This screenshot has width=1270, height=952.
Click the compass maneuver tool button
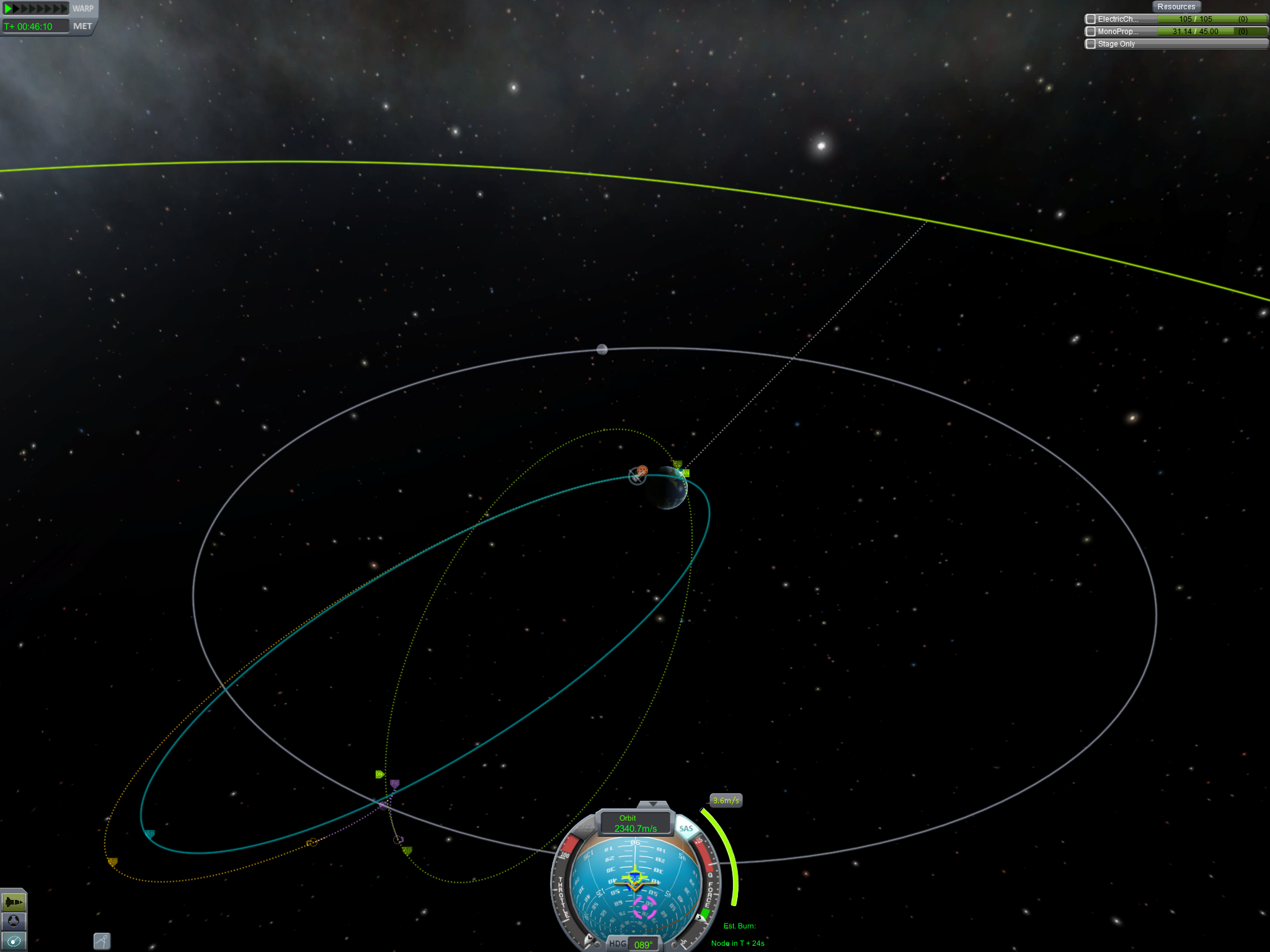point(102,941)
